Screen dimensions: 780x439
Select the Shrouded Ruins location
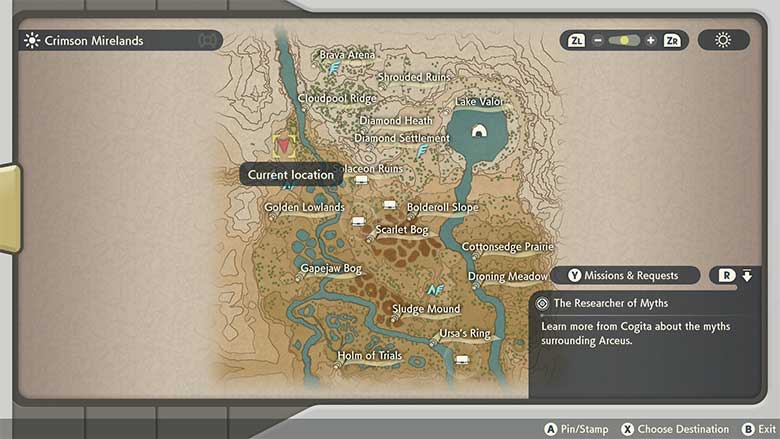[413, 77]
